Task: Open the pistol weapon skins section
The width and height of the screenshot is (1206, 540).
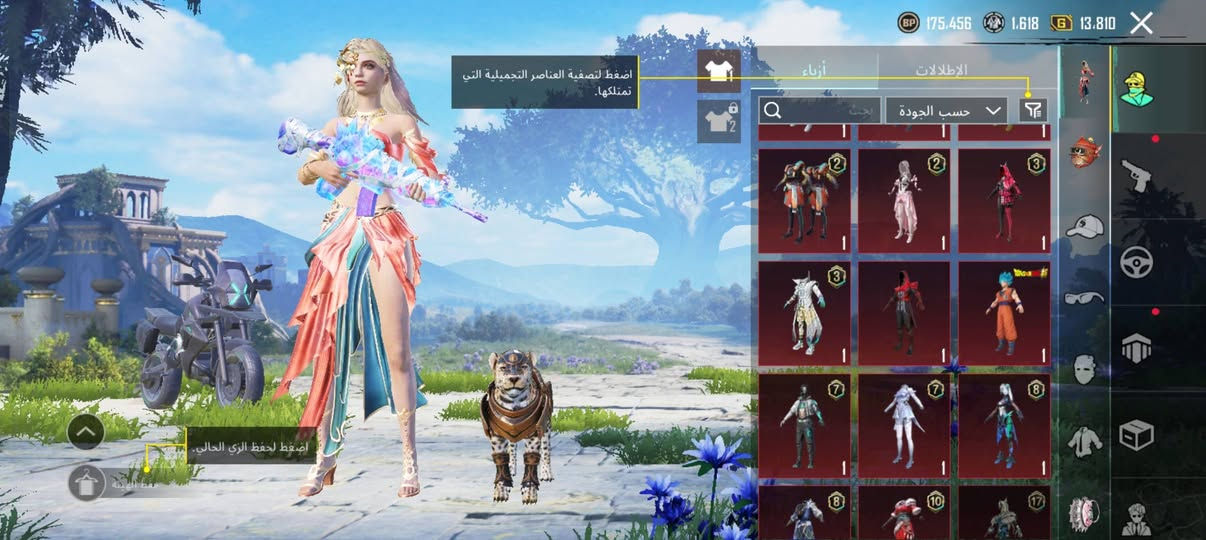Action: pos(1136,175)
